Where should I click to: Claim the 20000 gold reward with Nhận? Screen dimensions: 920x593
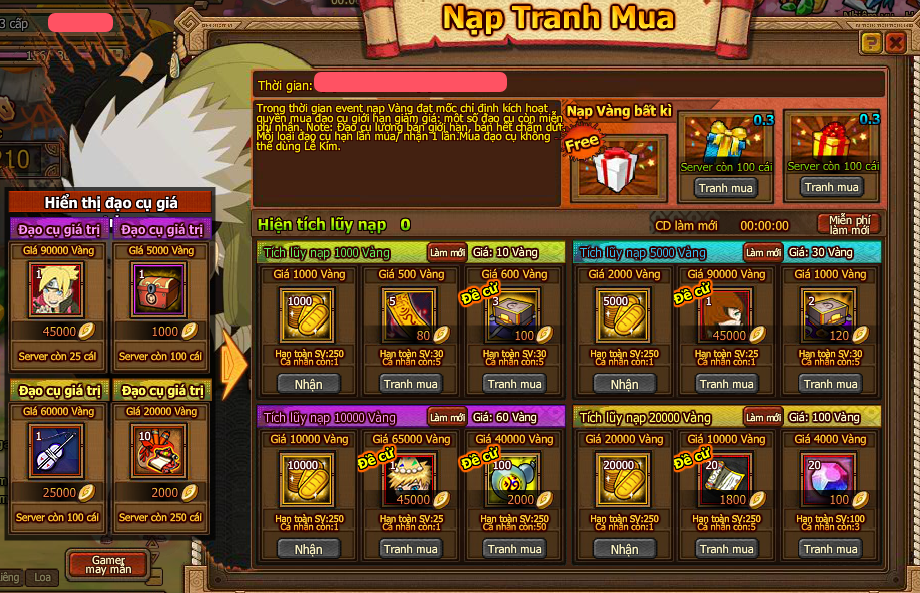[624, 549]
